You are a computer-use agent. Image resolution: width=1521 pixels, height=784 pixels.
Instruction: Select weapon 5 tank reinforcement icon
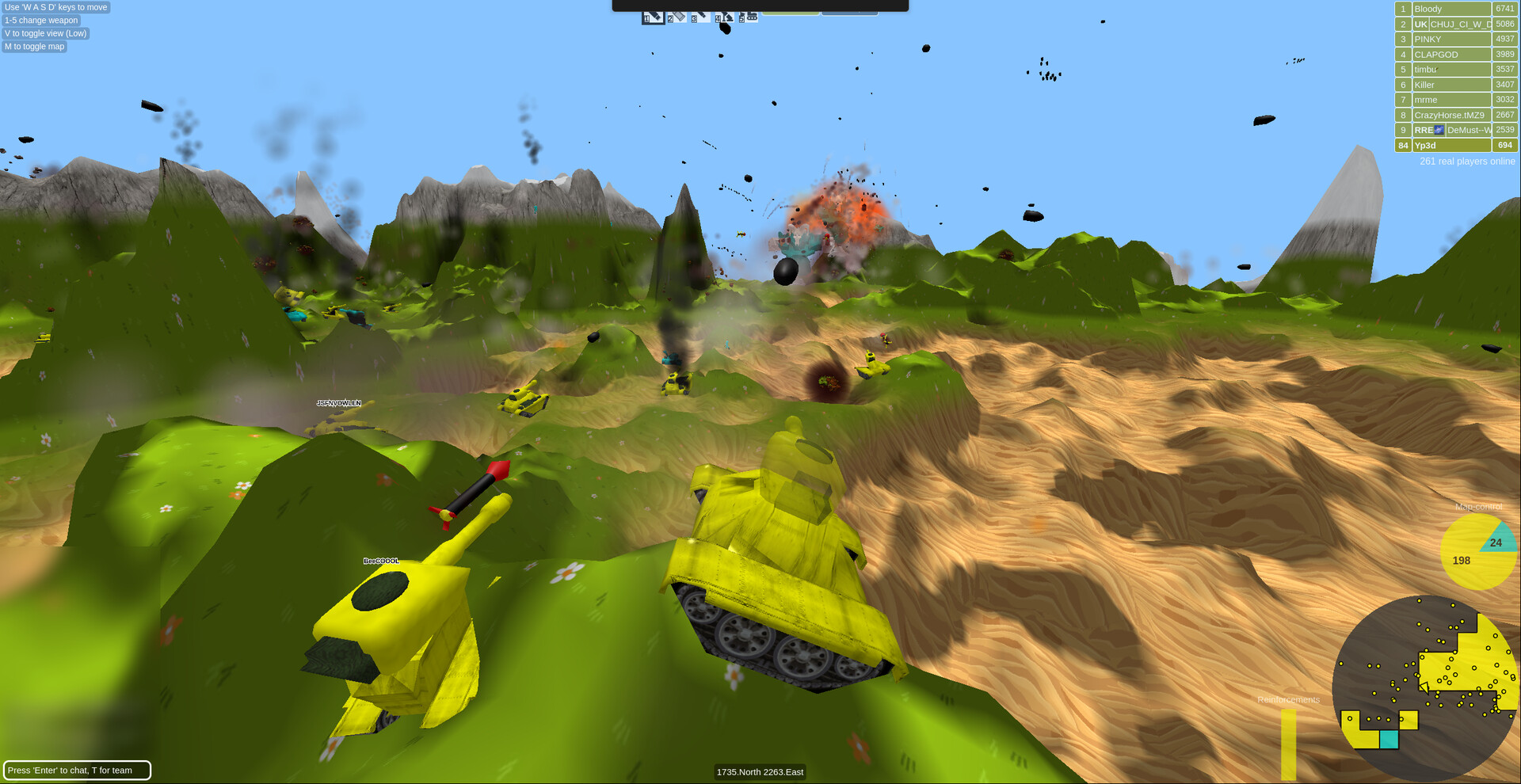[747, 16]
